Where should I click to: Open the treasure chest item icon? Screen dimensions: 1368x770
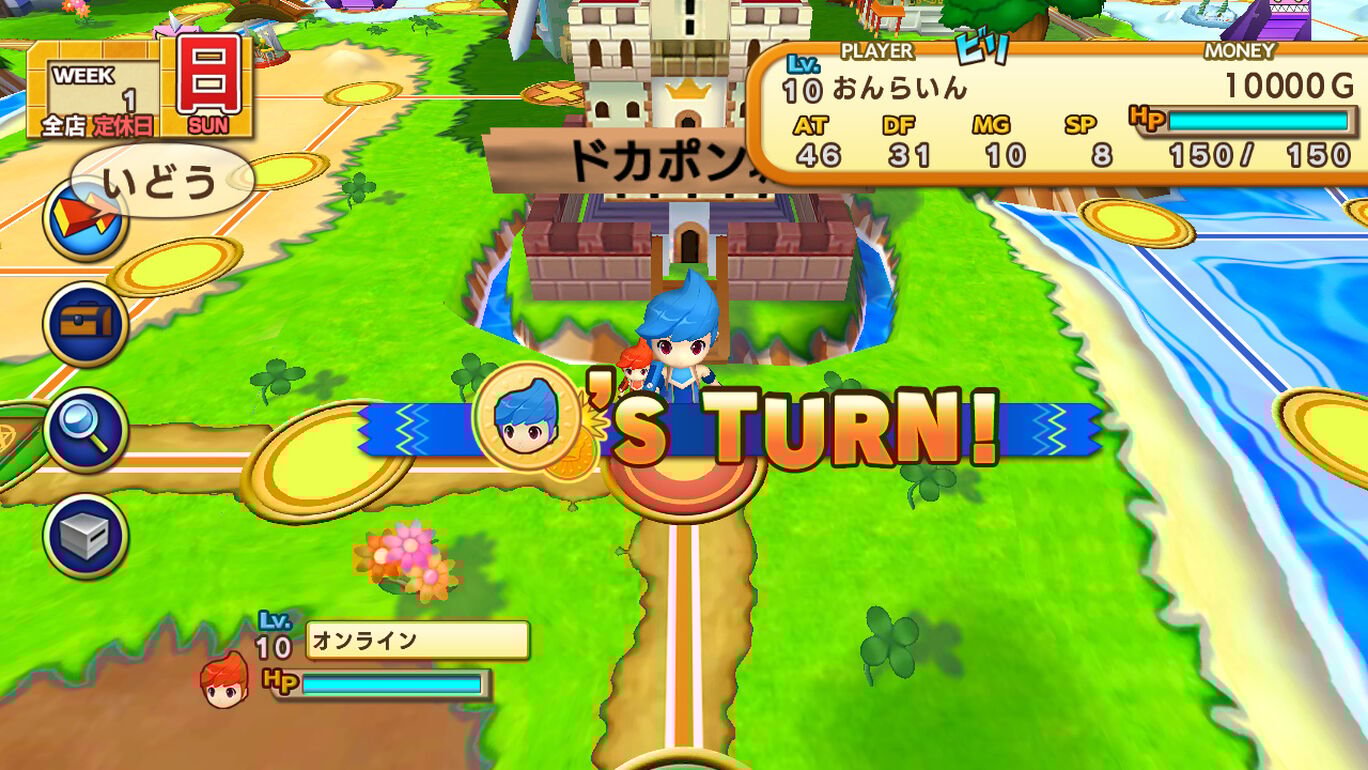[x=86, y=320]
